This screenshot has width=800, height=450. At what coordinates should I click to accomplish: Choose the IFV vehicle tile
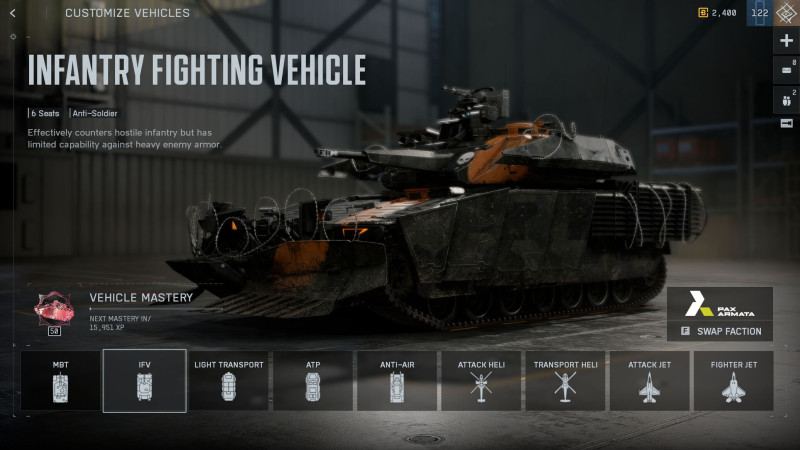tap(145, 380)
